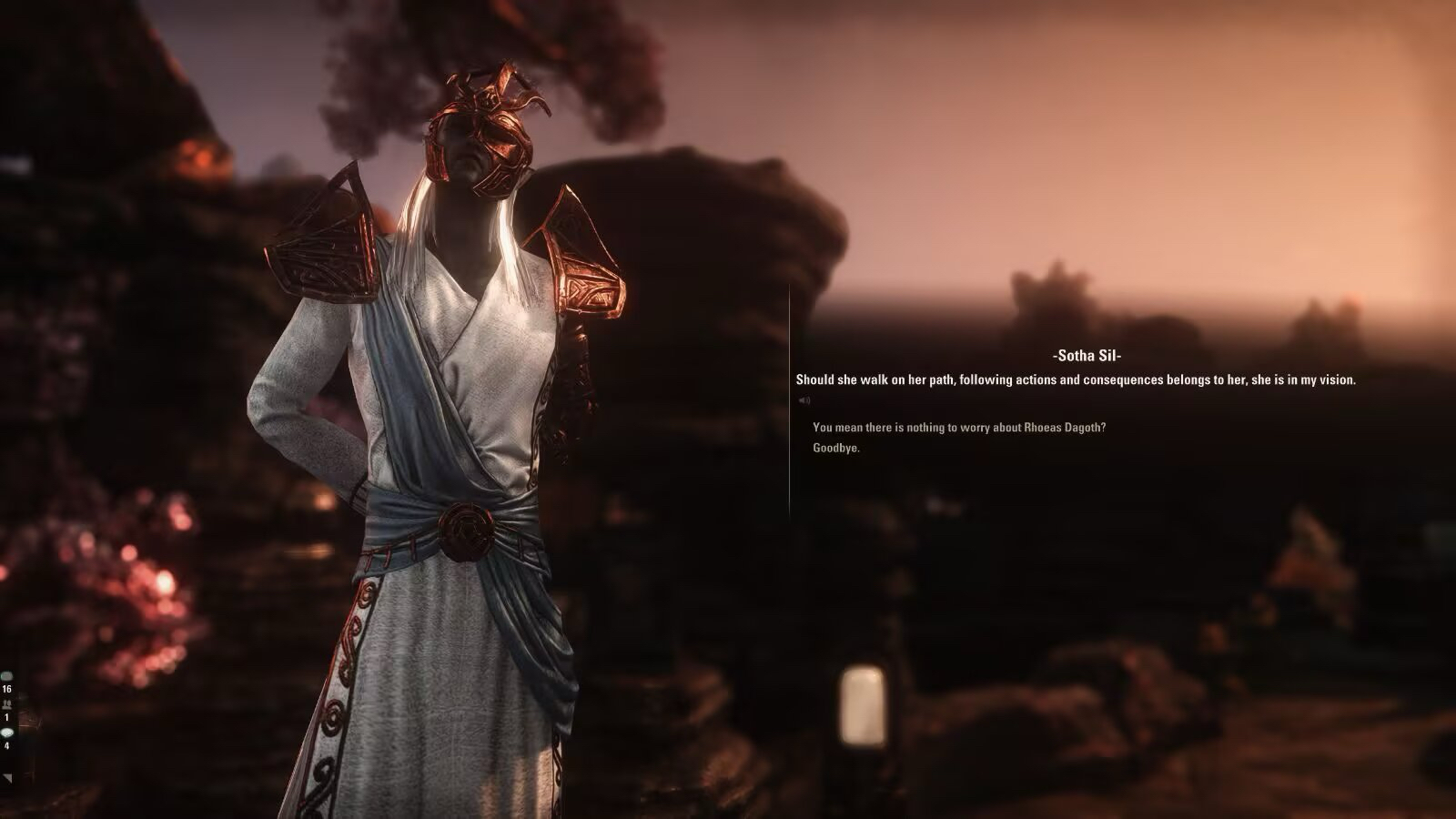Open the friends icon showing 1

click(x=7, y=705)
